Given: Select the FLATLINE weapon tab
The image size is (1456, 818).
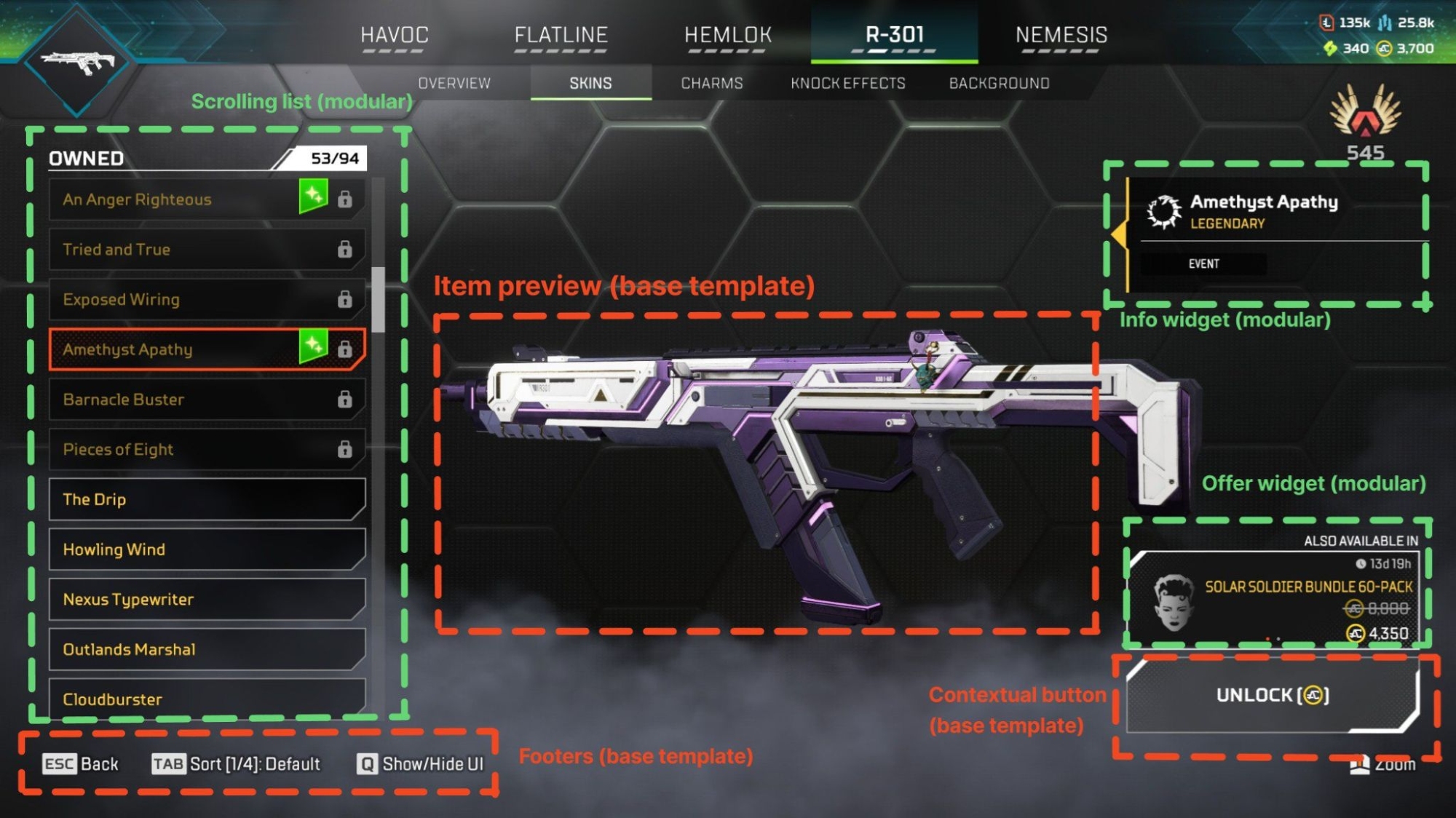Looking at the screenshot, I should pyautogui.click(x=561, y=35).
